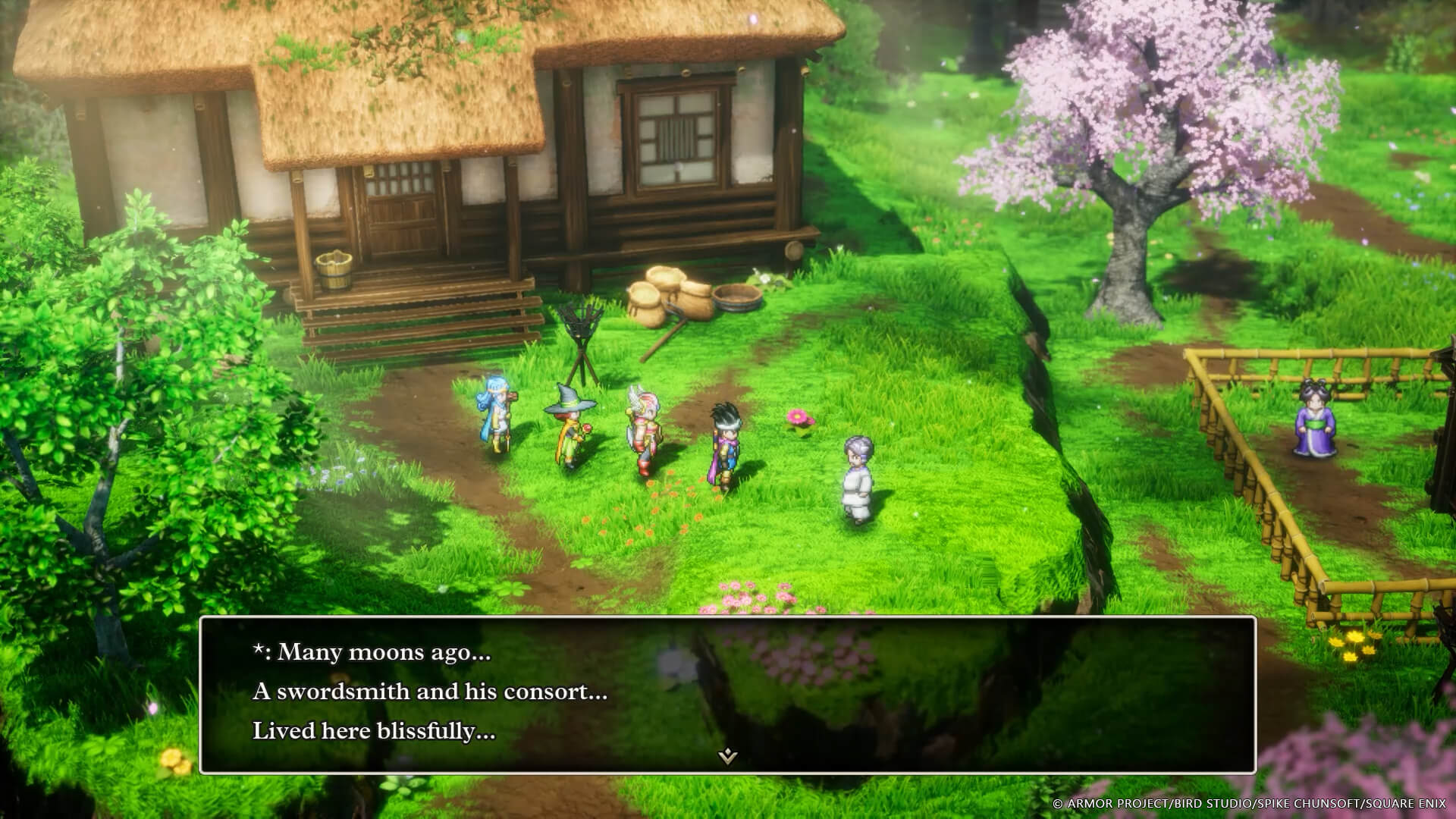This screenshot has height=819, width=1456.
Task: Click the hanging wooden bucket
Action: pyautogui.click(x=331, y=270)
